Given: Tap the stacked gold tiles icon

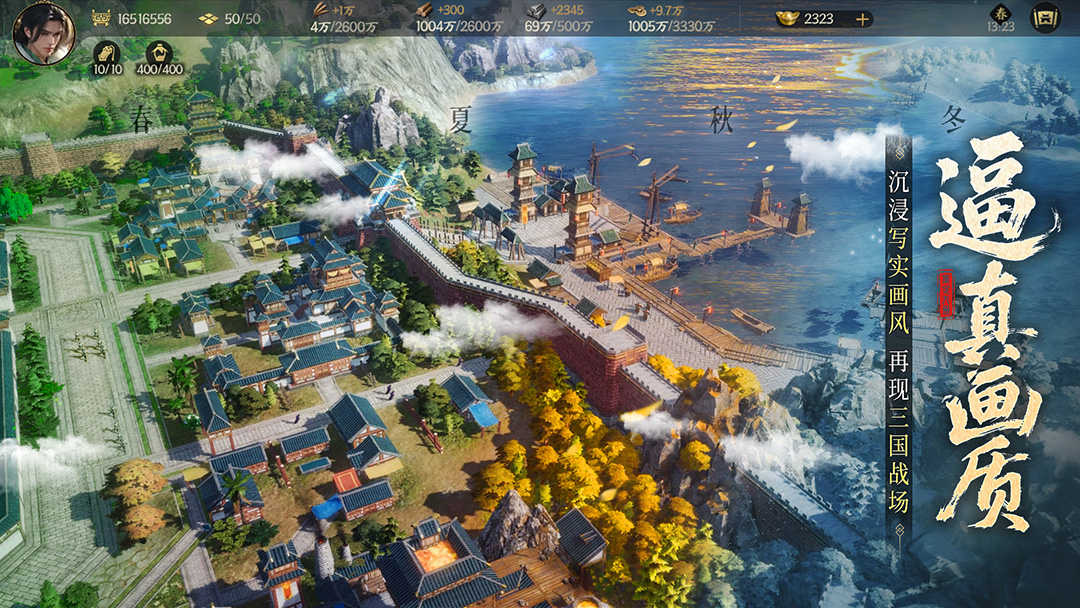Looking at the screenshot, I should pyautogui.click(x=207, y=18).
